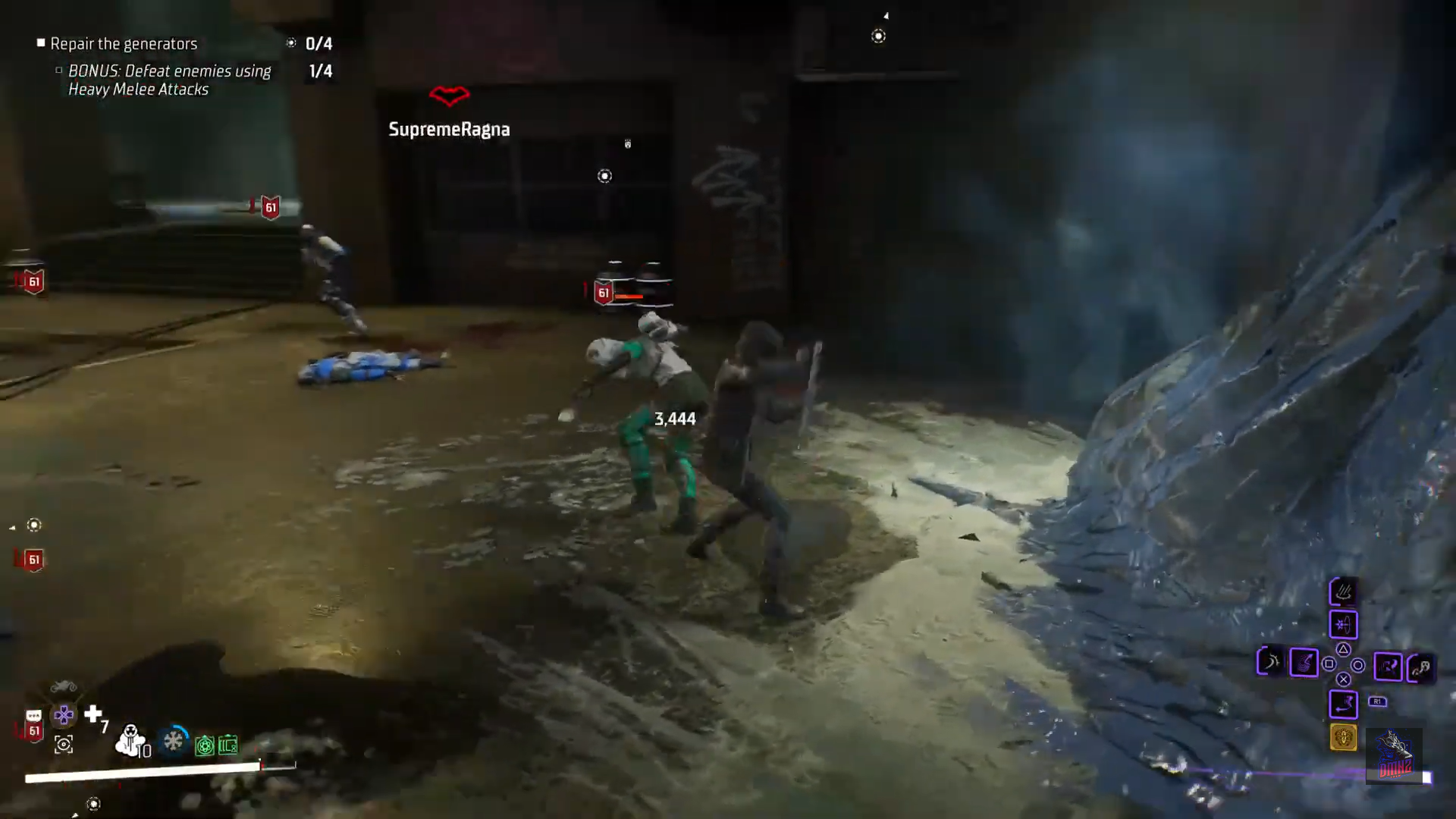The height and width of the screenshot is (819, 1456).
Task: Click the scanner reticle icon near the D-pad
Action: (x=63, y=745)
